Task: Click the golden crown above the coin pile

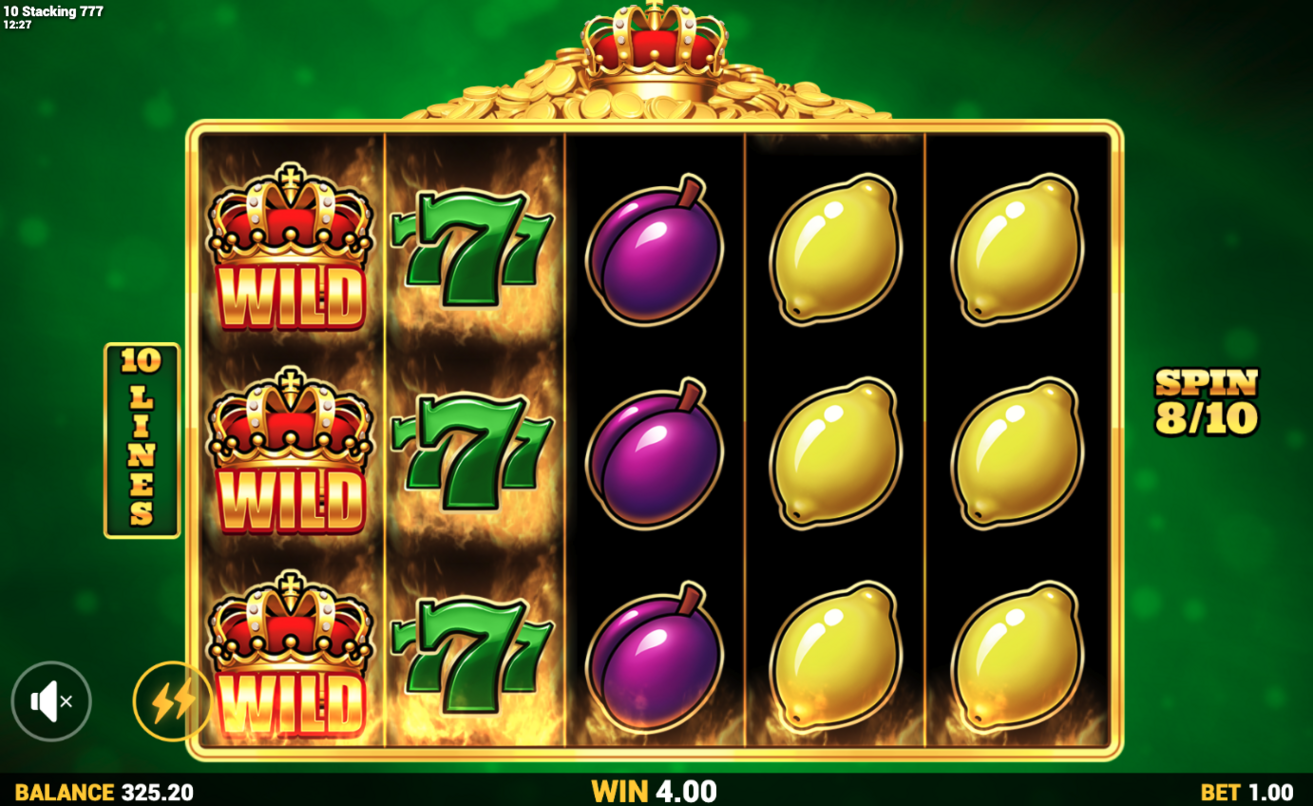Action: click(655, 45)
